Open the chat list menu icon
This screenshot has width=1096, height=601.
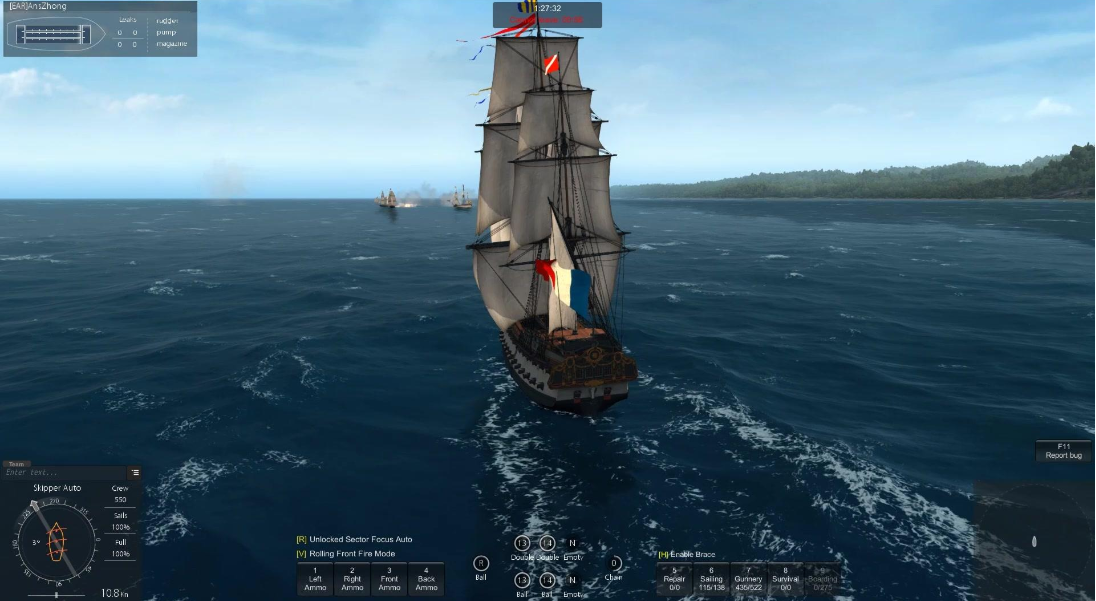tap(135, 473)
